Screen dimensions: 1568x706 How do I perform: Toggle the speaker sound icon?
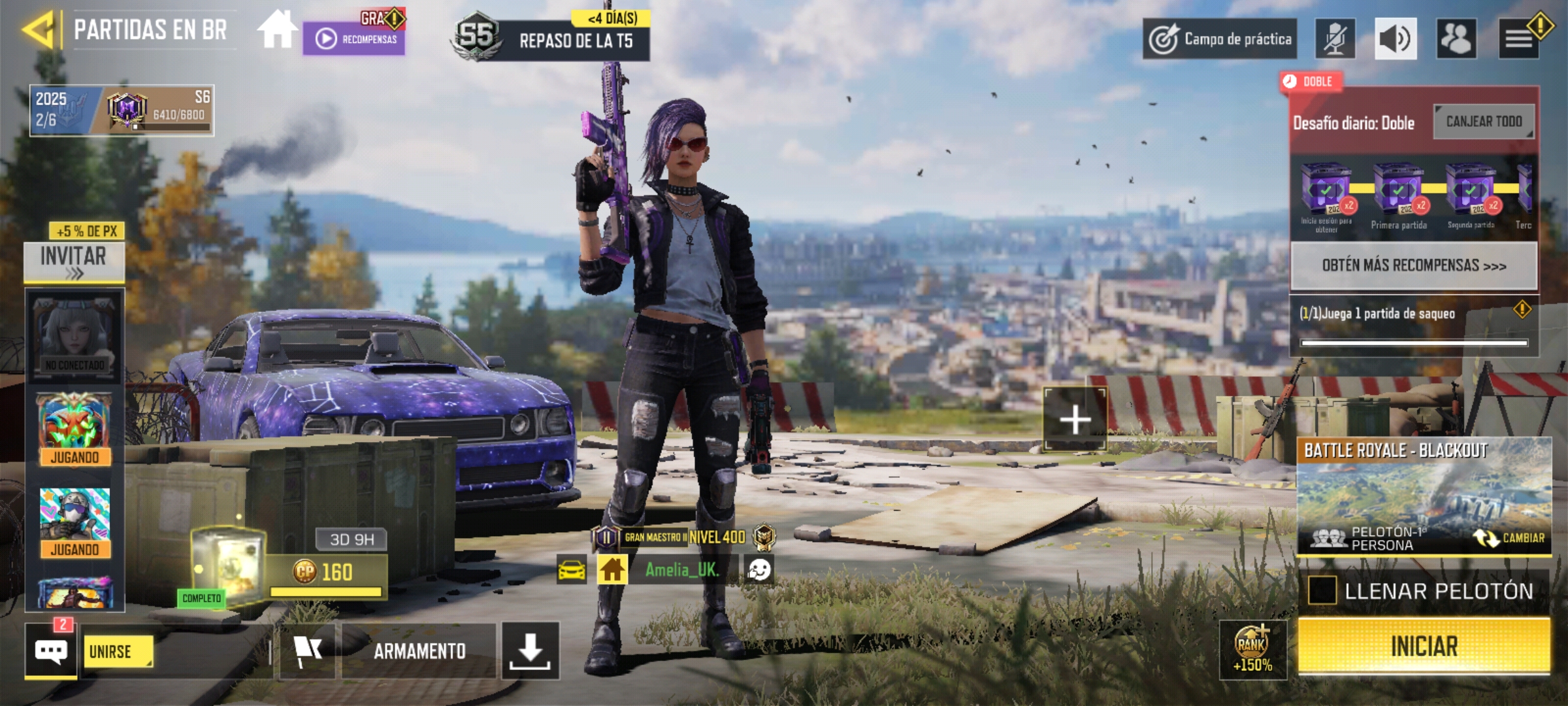[x=1396, y=39]
